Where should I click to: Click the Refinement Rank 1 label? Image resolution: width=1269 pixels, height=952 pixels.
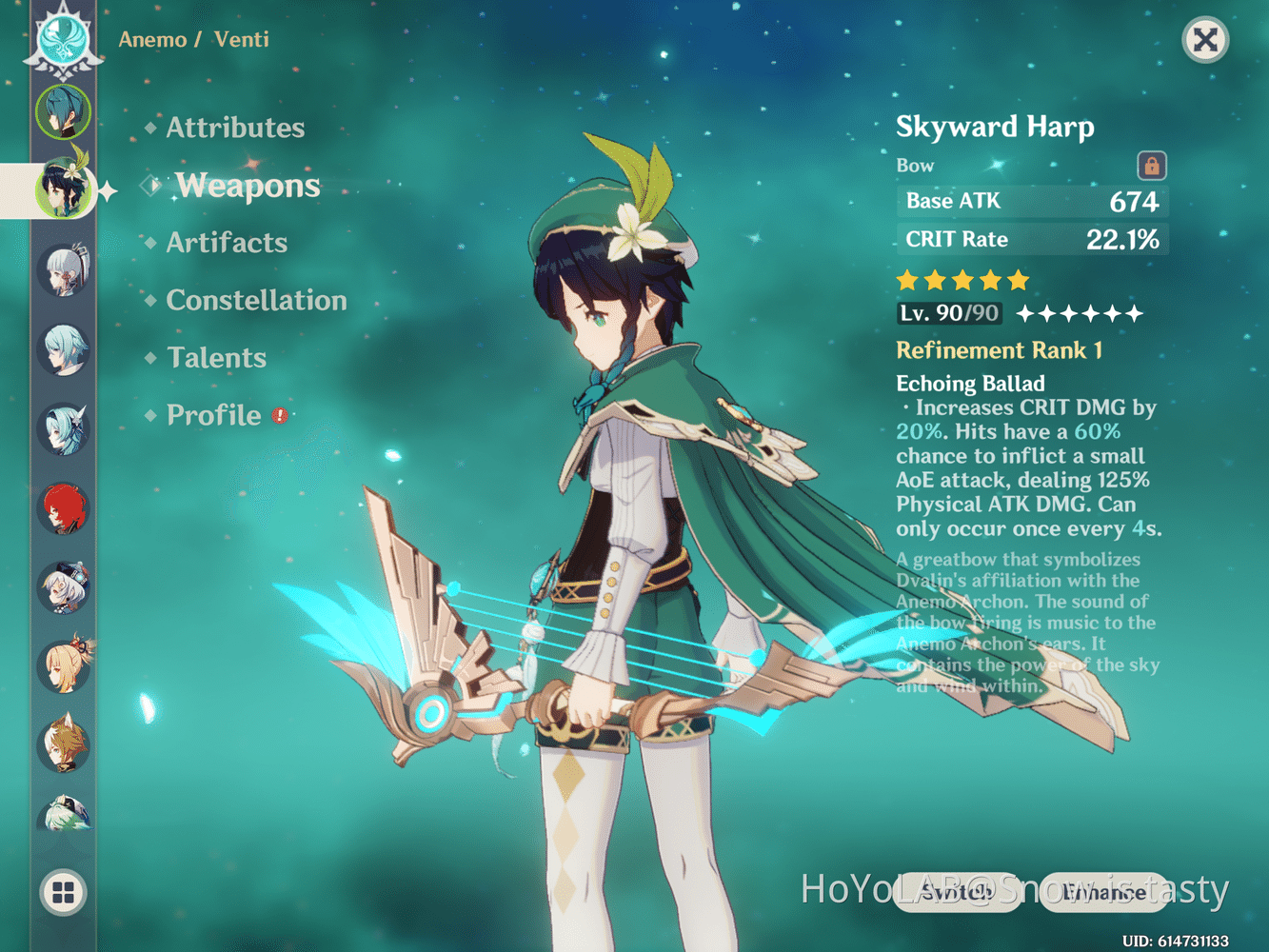pyautogui.click(x=999, y=350)
